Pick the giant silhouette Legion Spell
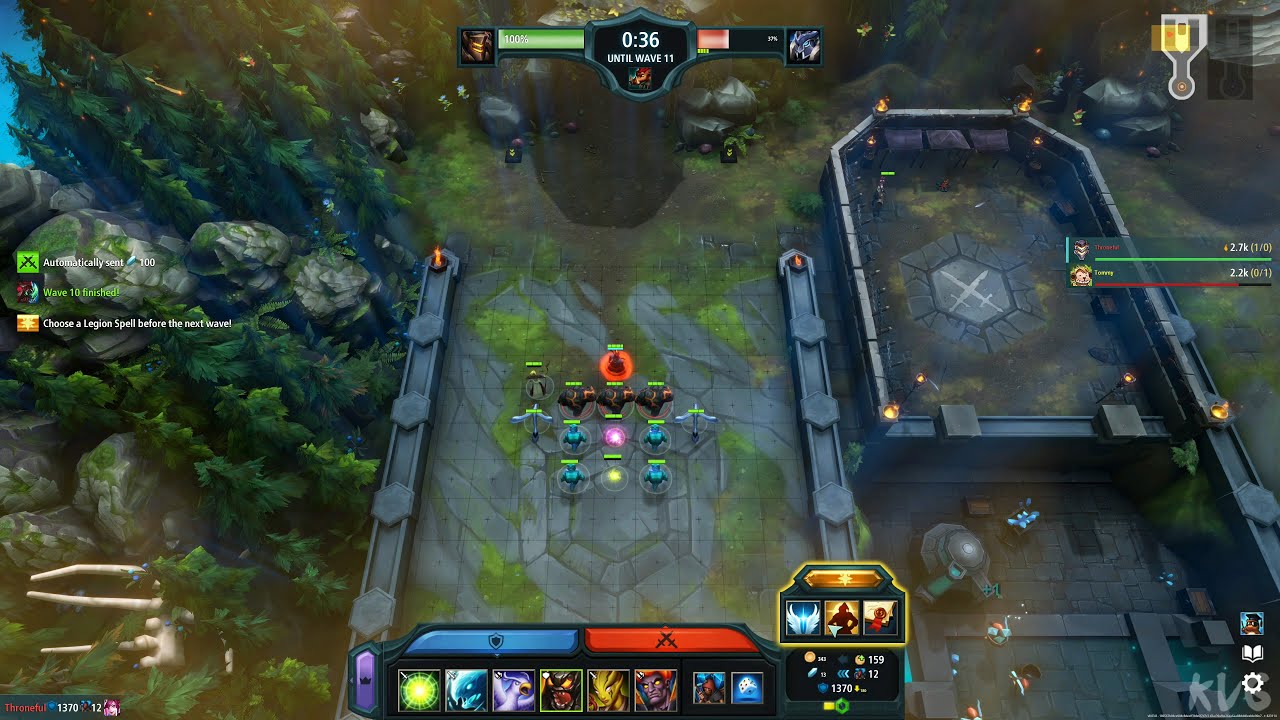 click(841, 615)
